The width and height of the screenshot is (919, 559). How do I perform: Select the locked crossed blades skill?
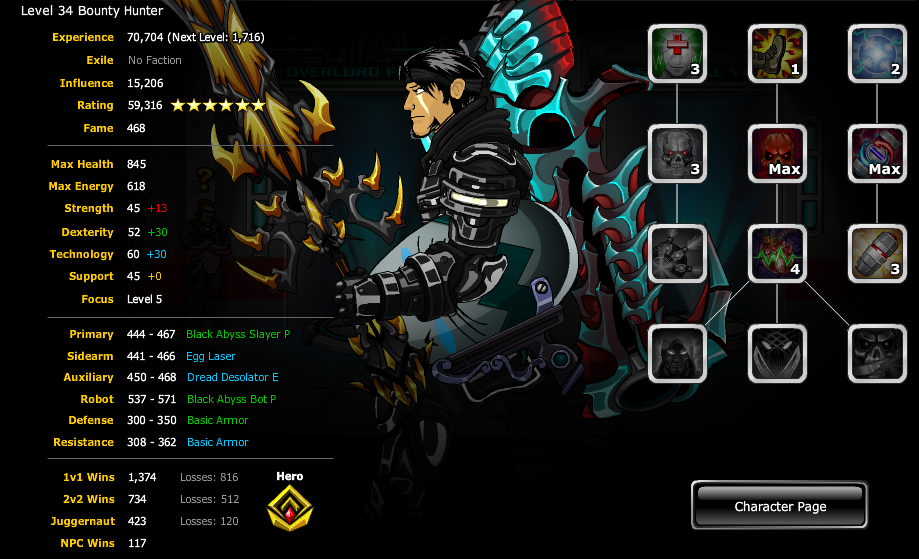777,353
